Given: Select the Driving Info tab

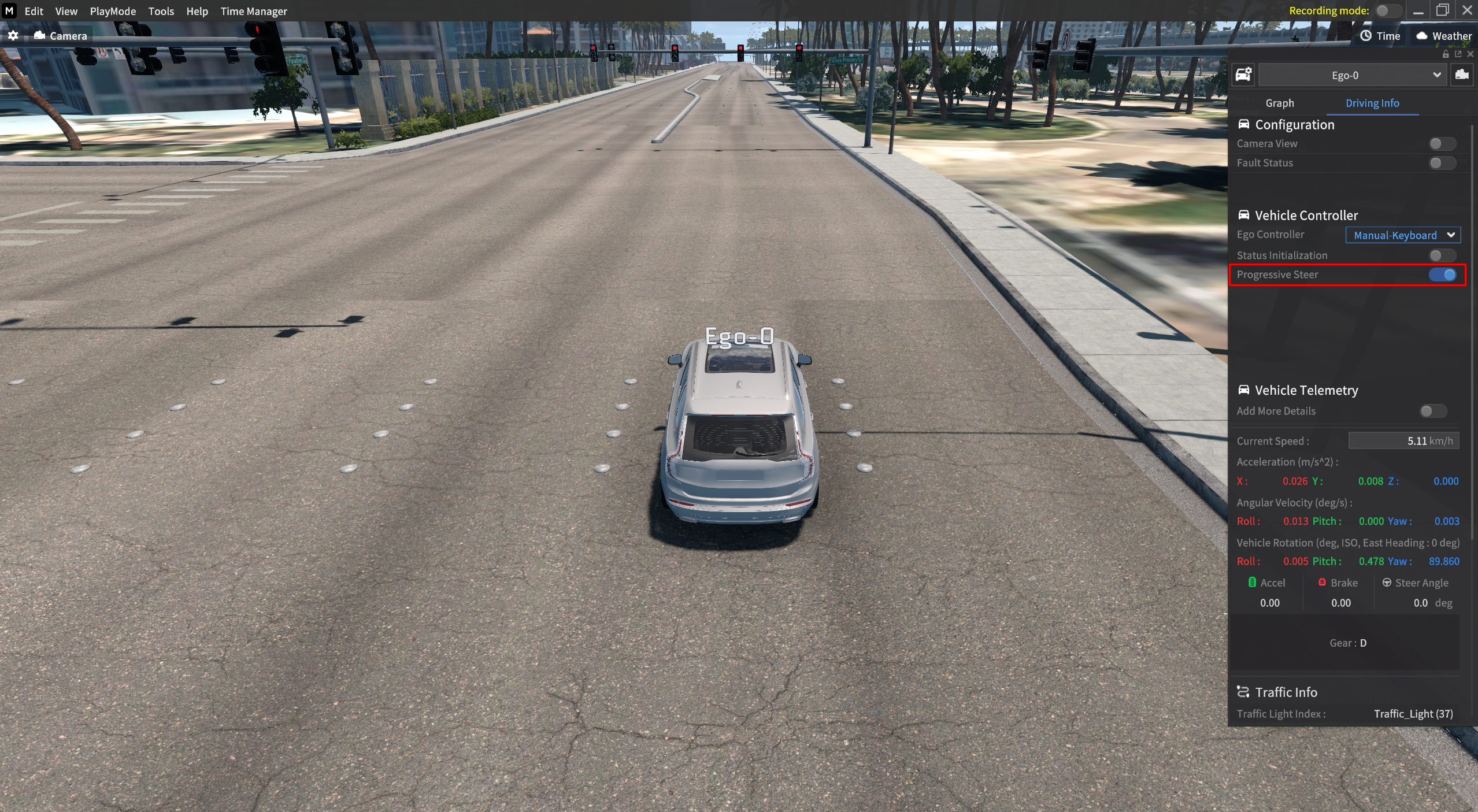Looking at the screenshot, I should [1372, 103].
